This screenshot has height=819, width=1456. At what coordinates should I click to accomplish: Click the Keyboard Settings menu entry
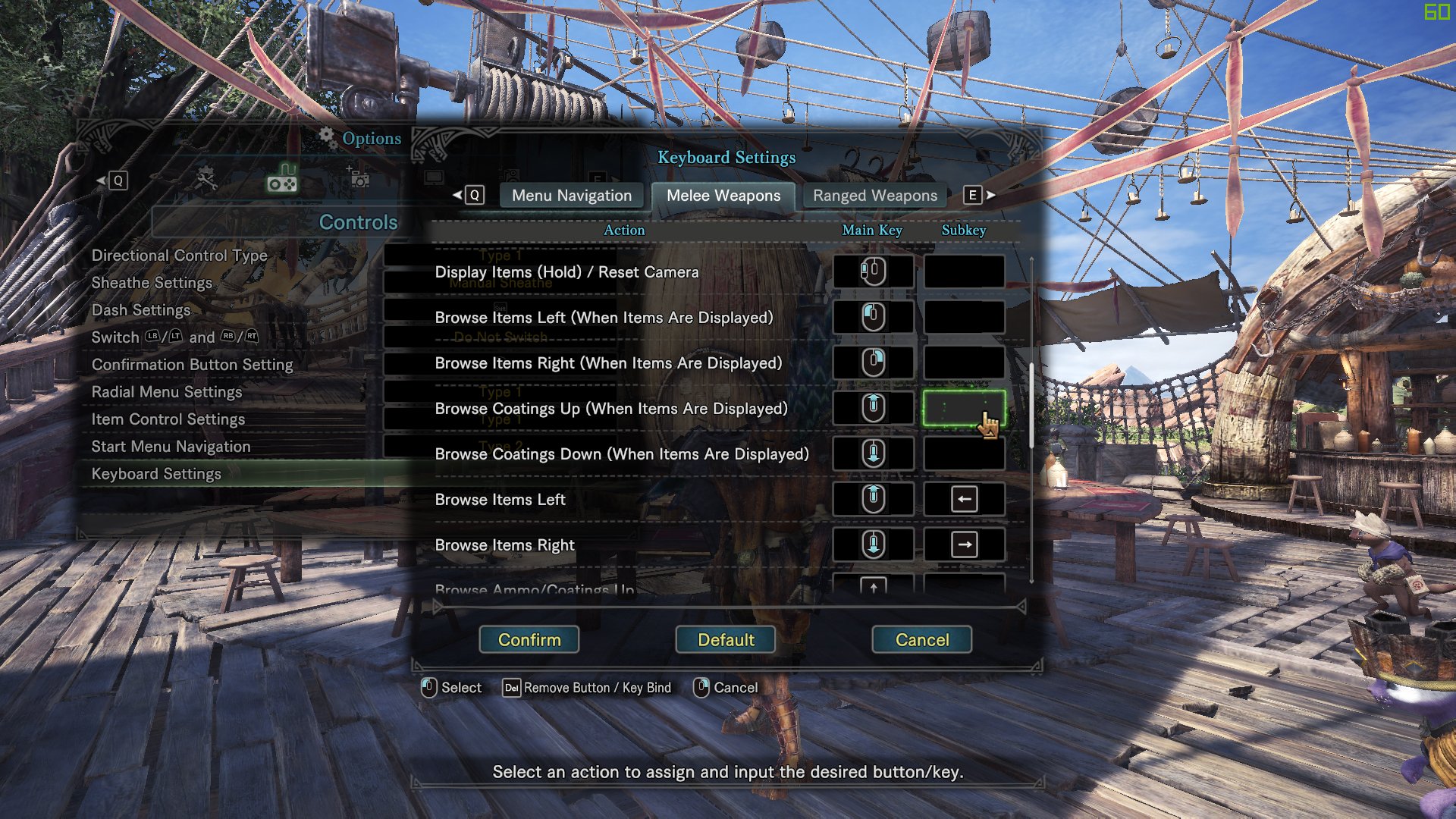156,474
